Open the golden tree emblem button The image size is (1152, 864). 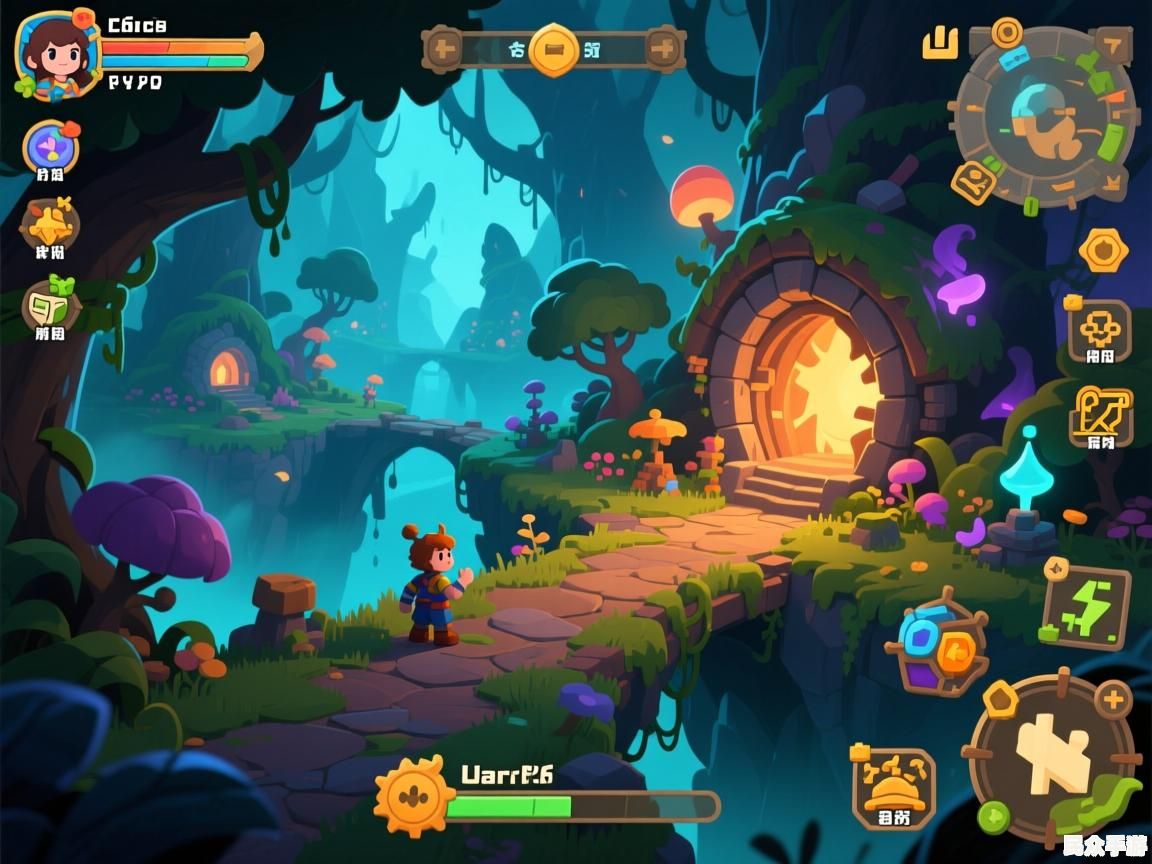point(1099,331)
